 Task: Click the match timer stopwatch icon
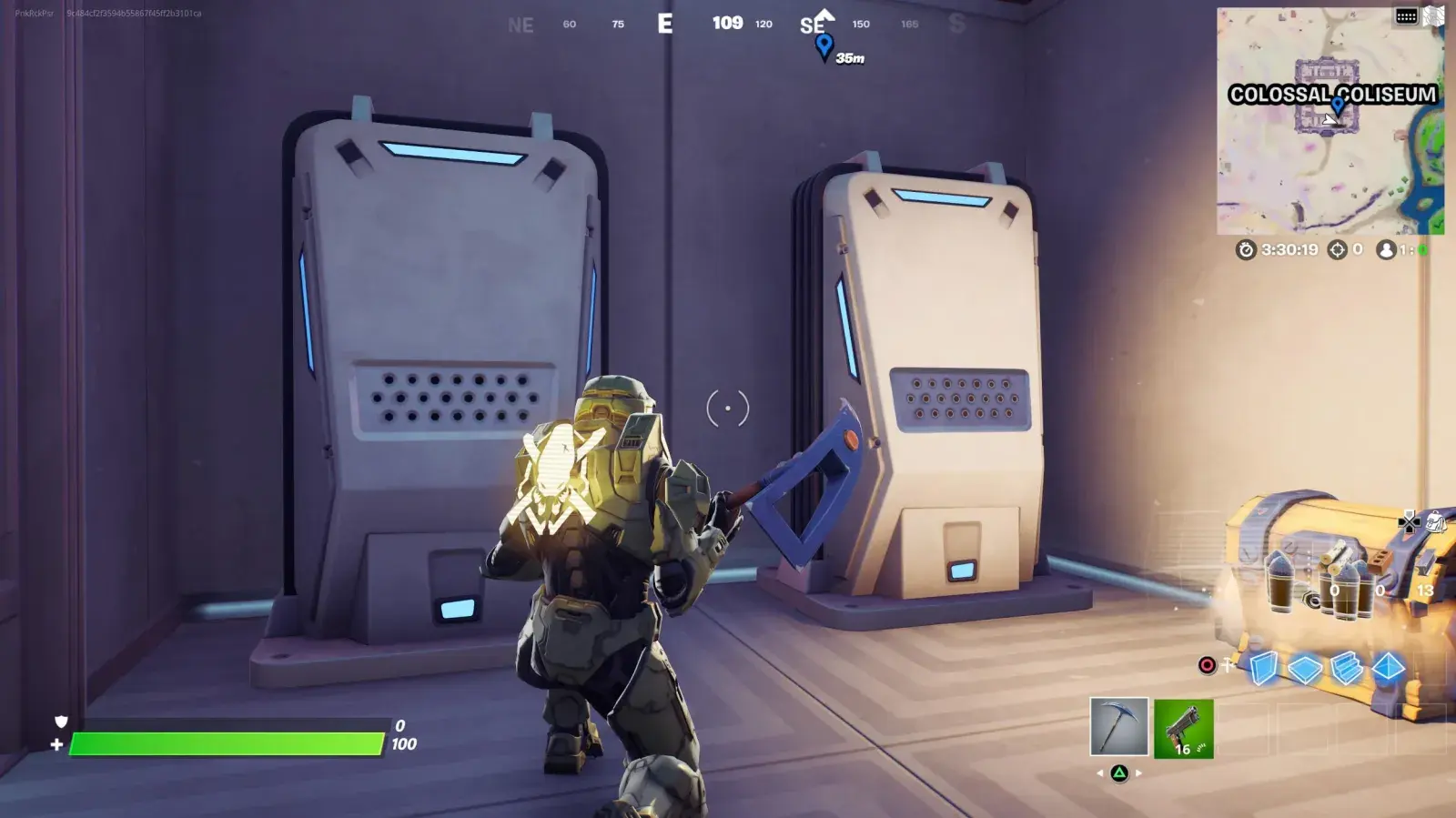point(1247,249)
